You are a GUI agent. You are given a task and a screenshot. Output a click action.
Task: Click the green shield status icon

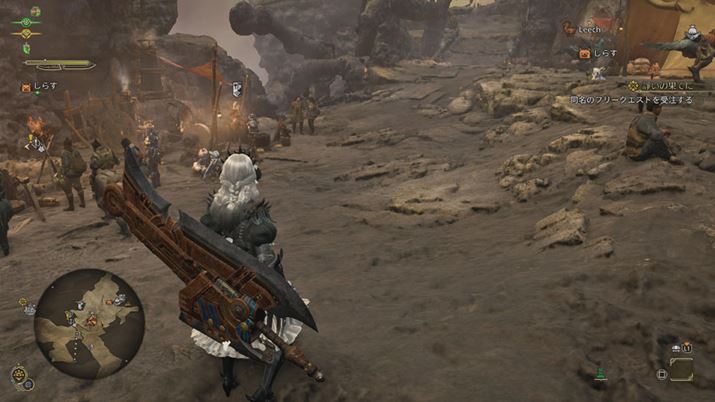pyautogui.click(x=28, y=48)
